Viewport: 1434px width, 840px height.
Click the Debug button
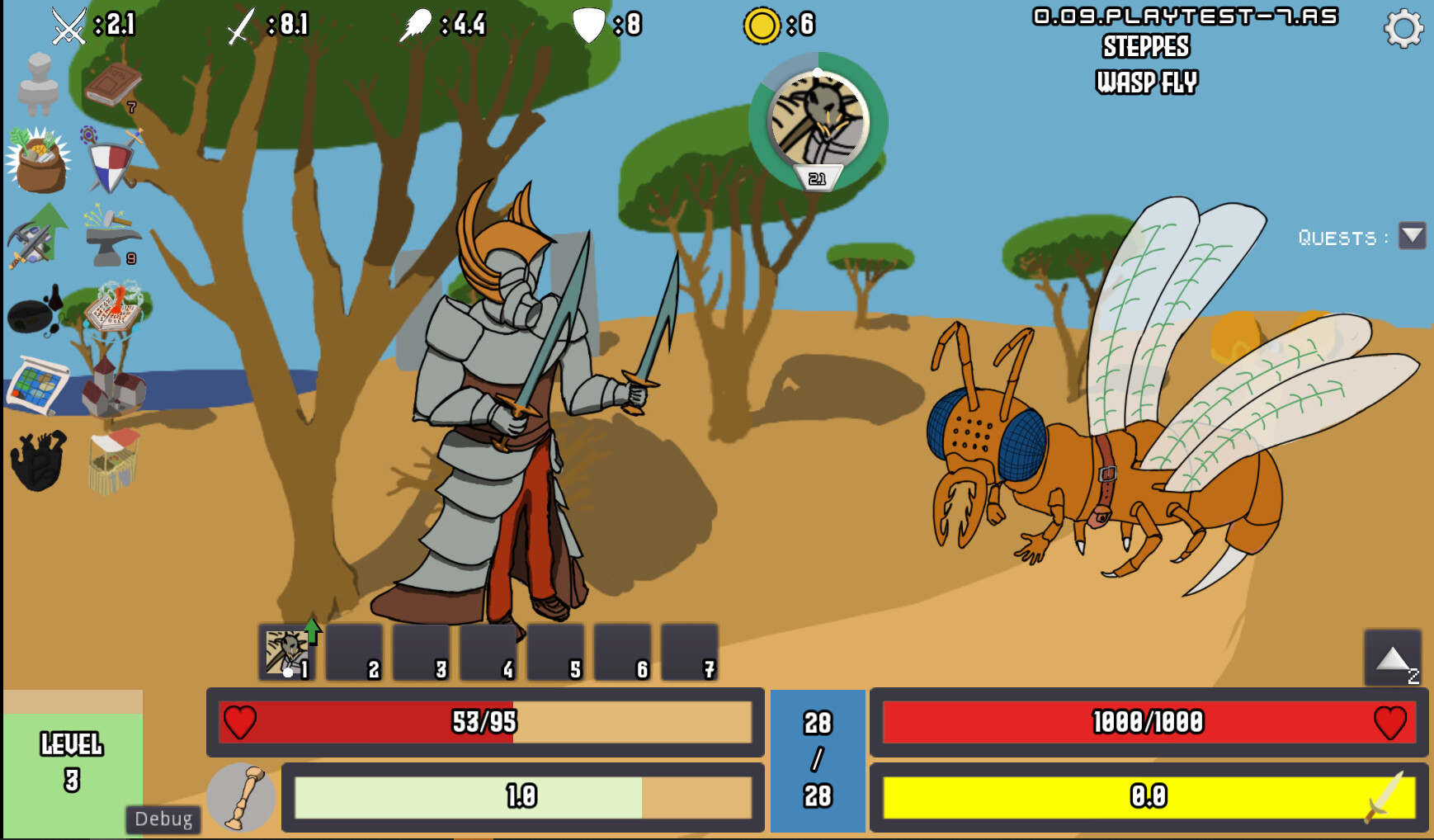pyautogui.click(x=163, y=819)
